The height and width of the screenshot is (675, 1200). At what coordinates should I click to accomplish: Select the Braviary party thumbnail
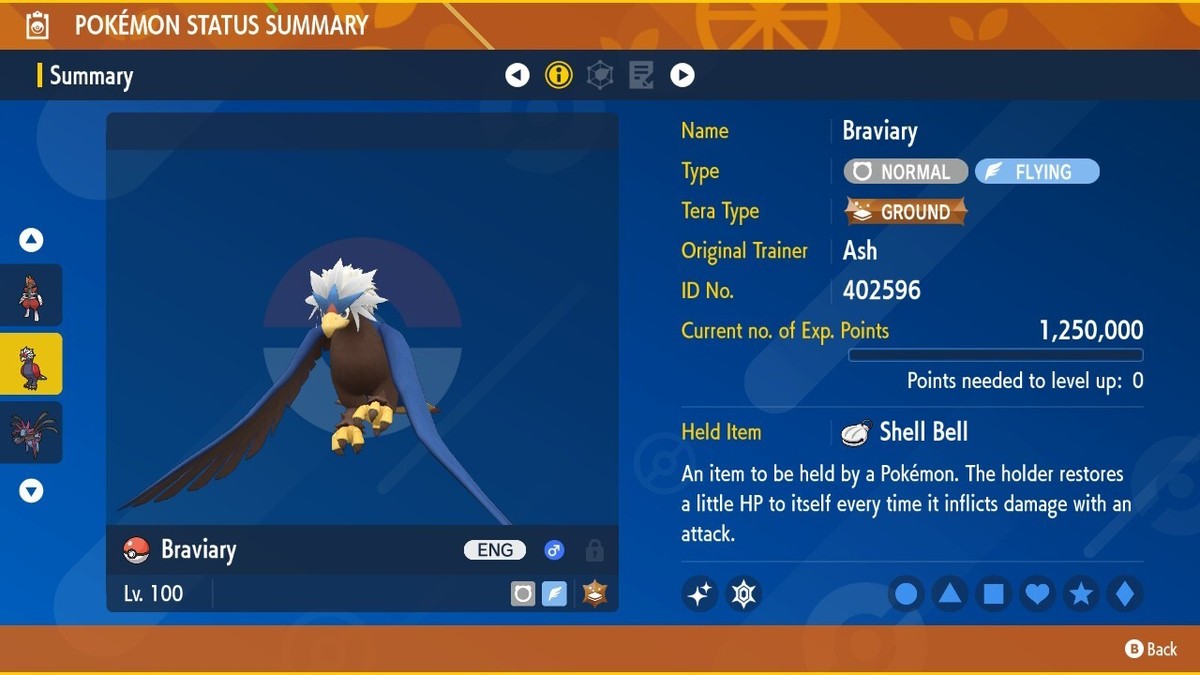[x=31, y=364]
